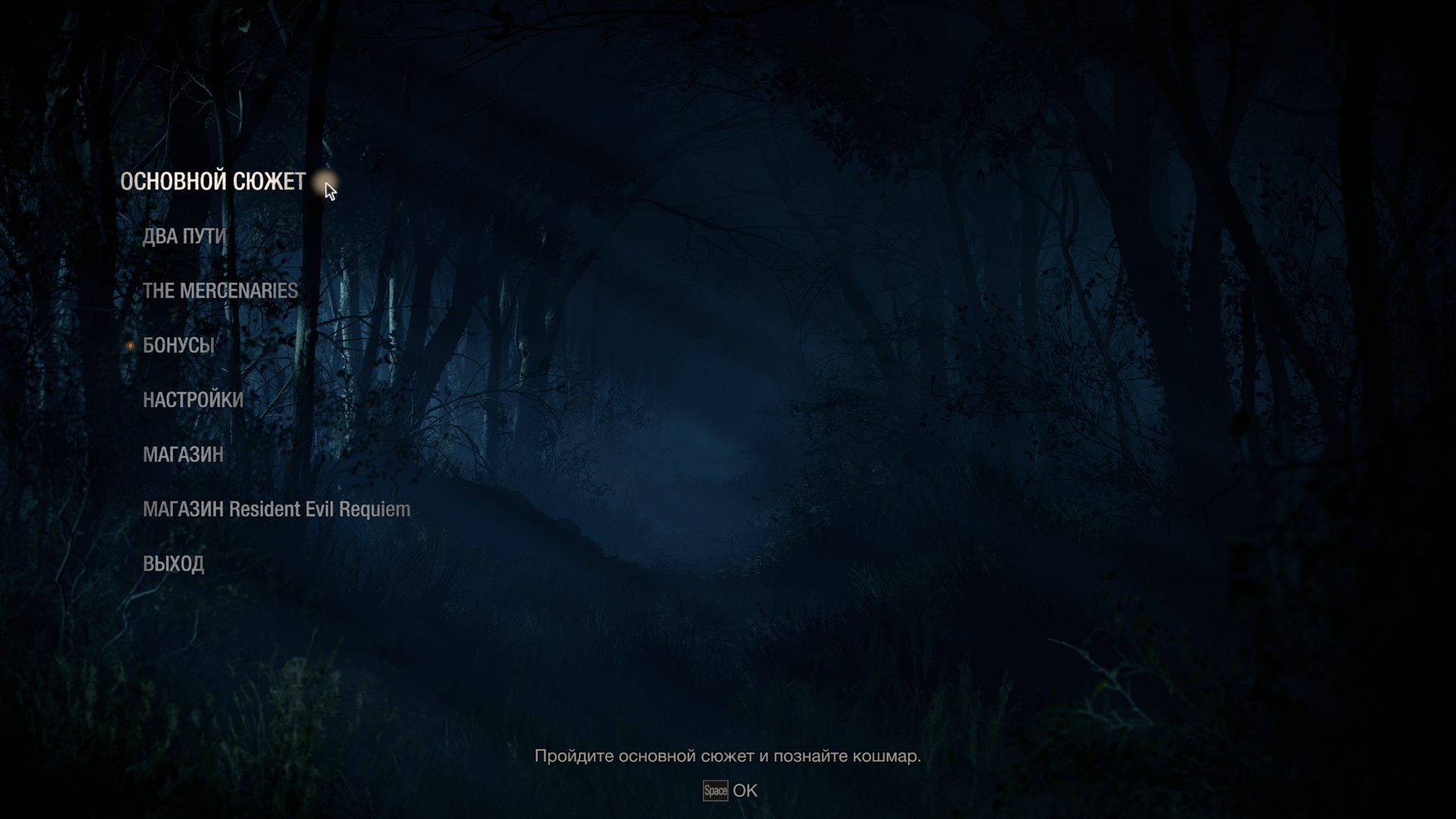1456x819 pixels.
Task: Visit МАГАЗИН Resident Evil Requiem store page
Action: 276,510
